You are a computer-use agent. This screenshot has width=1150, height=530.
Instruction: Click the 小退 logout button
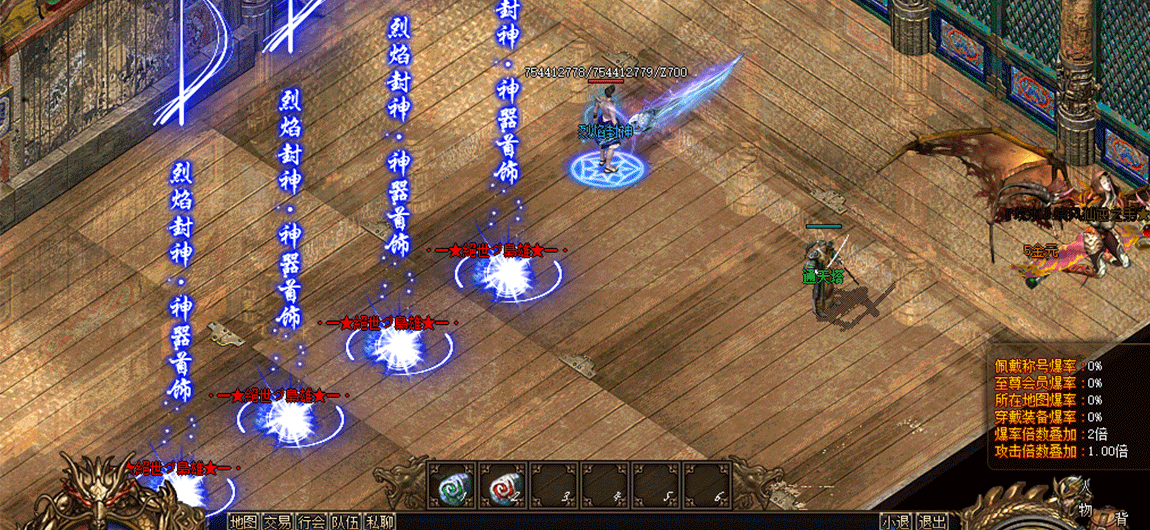pos(896,521)
